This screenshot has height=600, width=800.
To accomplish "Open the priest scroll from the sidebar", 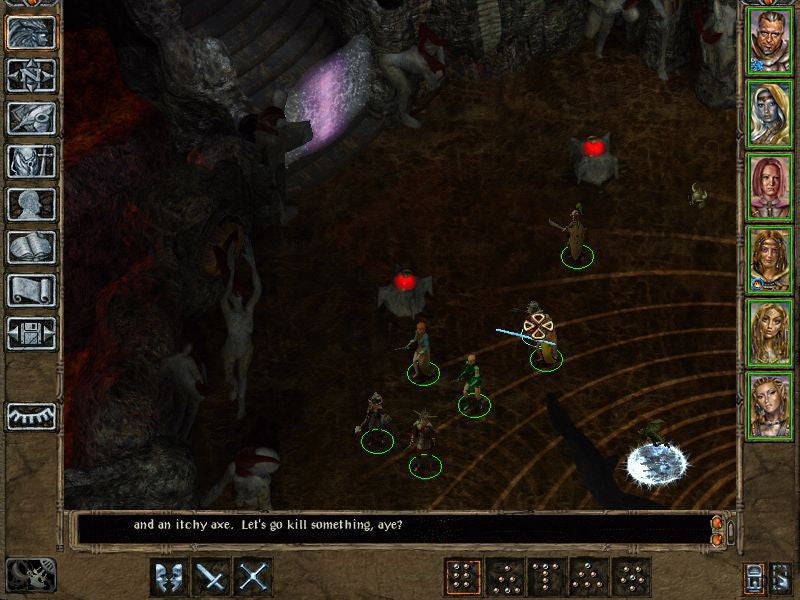I will tap(31, 290).
